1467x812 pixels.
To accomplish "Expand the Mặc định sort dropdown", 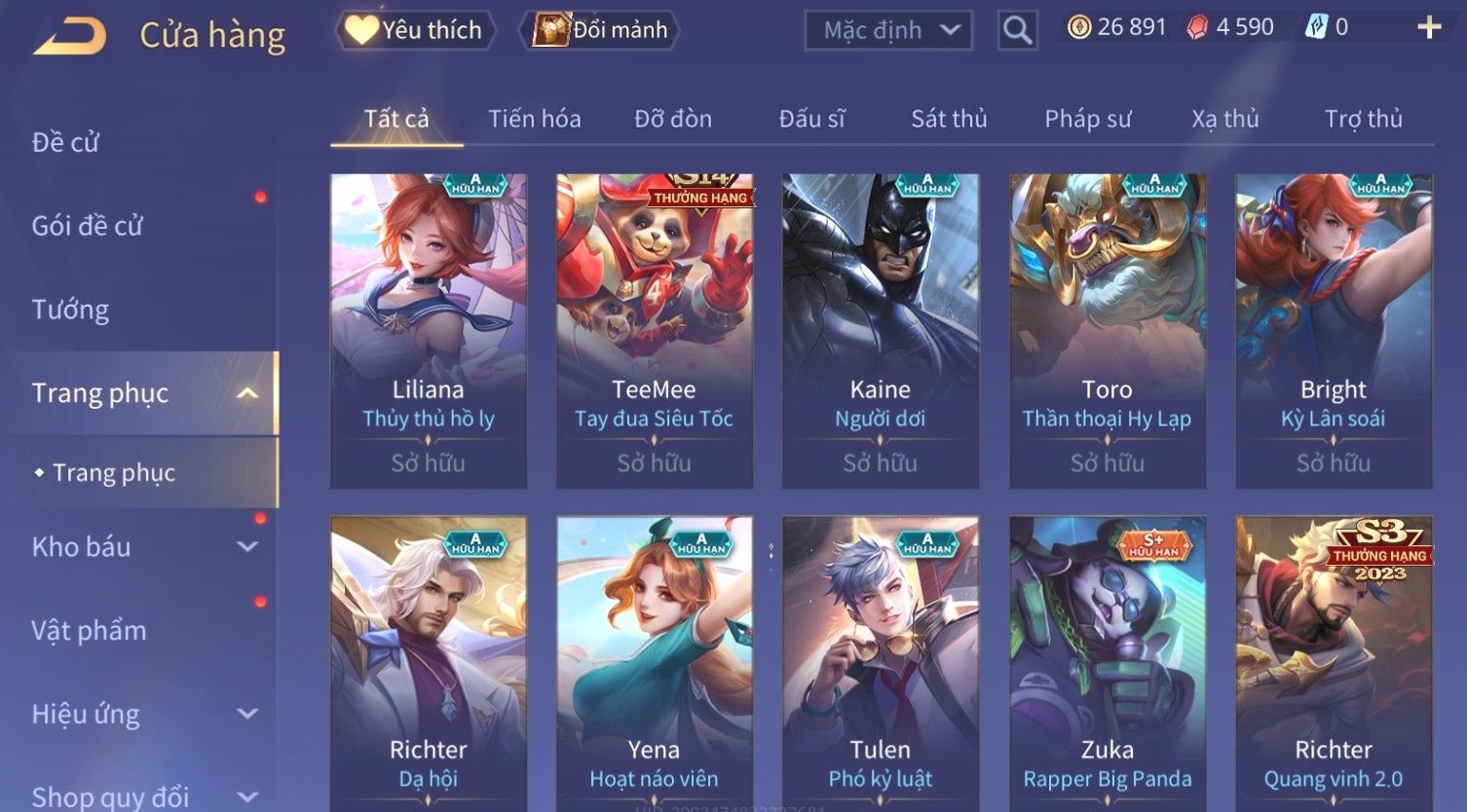I will (888, 31).
